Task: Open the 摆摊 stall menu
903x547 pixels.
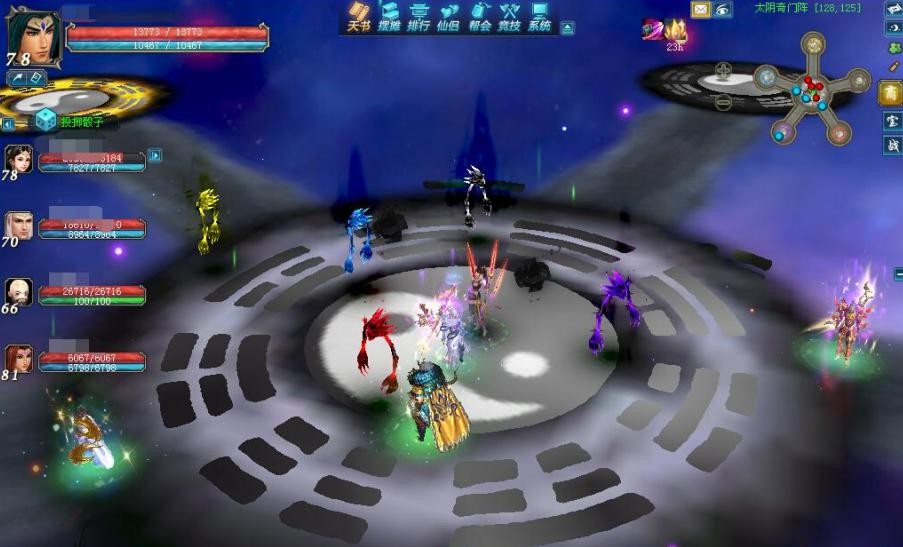Action: point(389,17)
